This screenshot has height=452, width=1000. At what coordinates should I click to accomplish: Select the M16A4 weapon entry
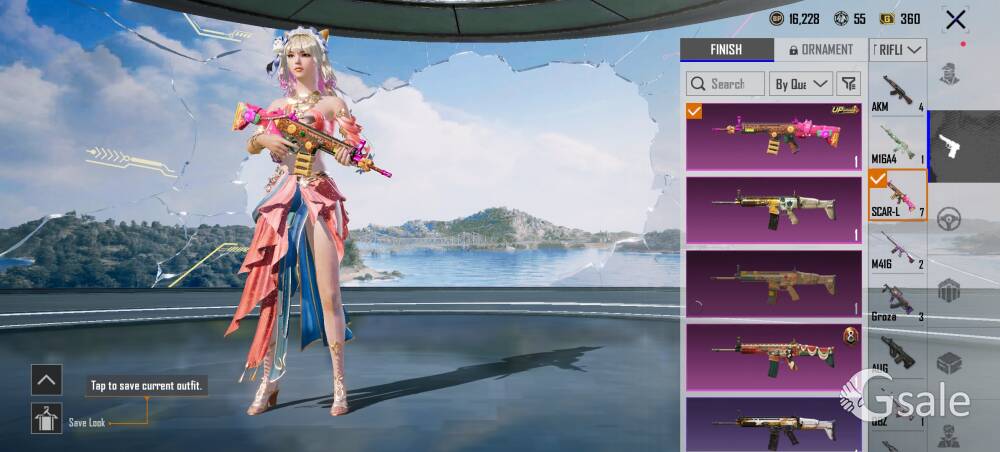pos(898,145)
